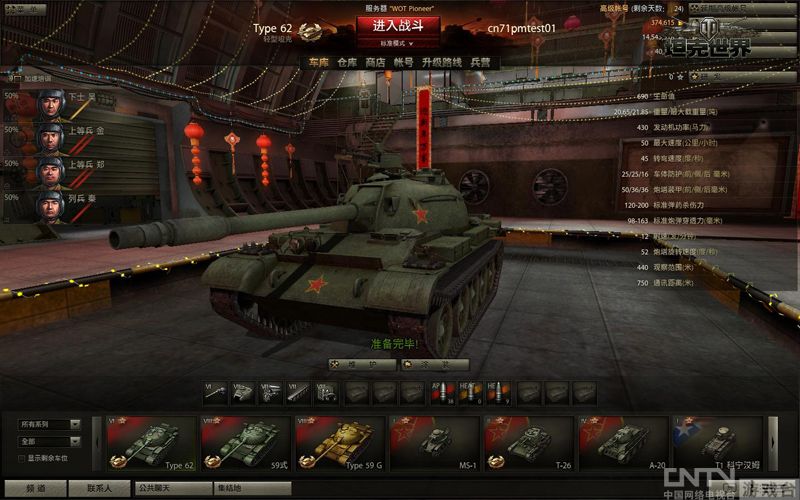The height and width of the screenshot is (500, 800).
Task: Open the 所有系列 nation filter dropdown
Action: pyautogui.click(x=49, y=424)
